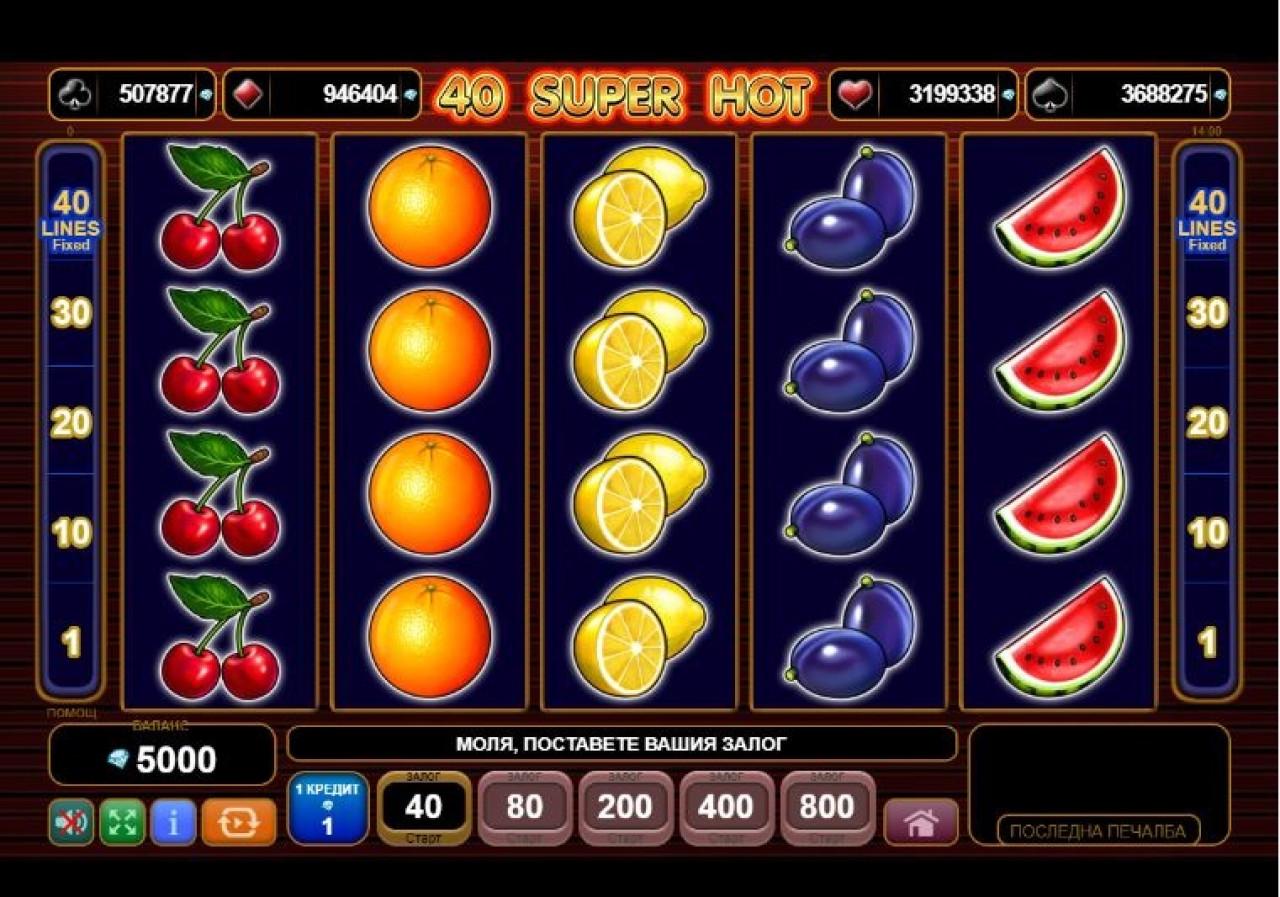This screenshot has height=897, width=1280.
Task: Toggle the muted sound icon
Action: click(71, 822)
